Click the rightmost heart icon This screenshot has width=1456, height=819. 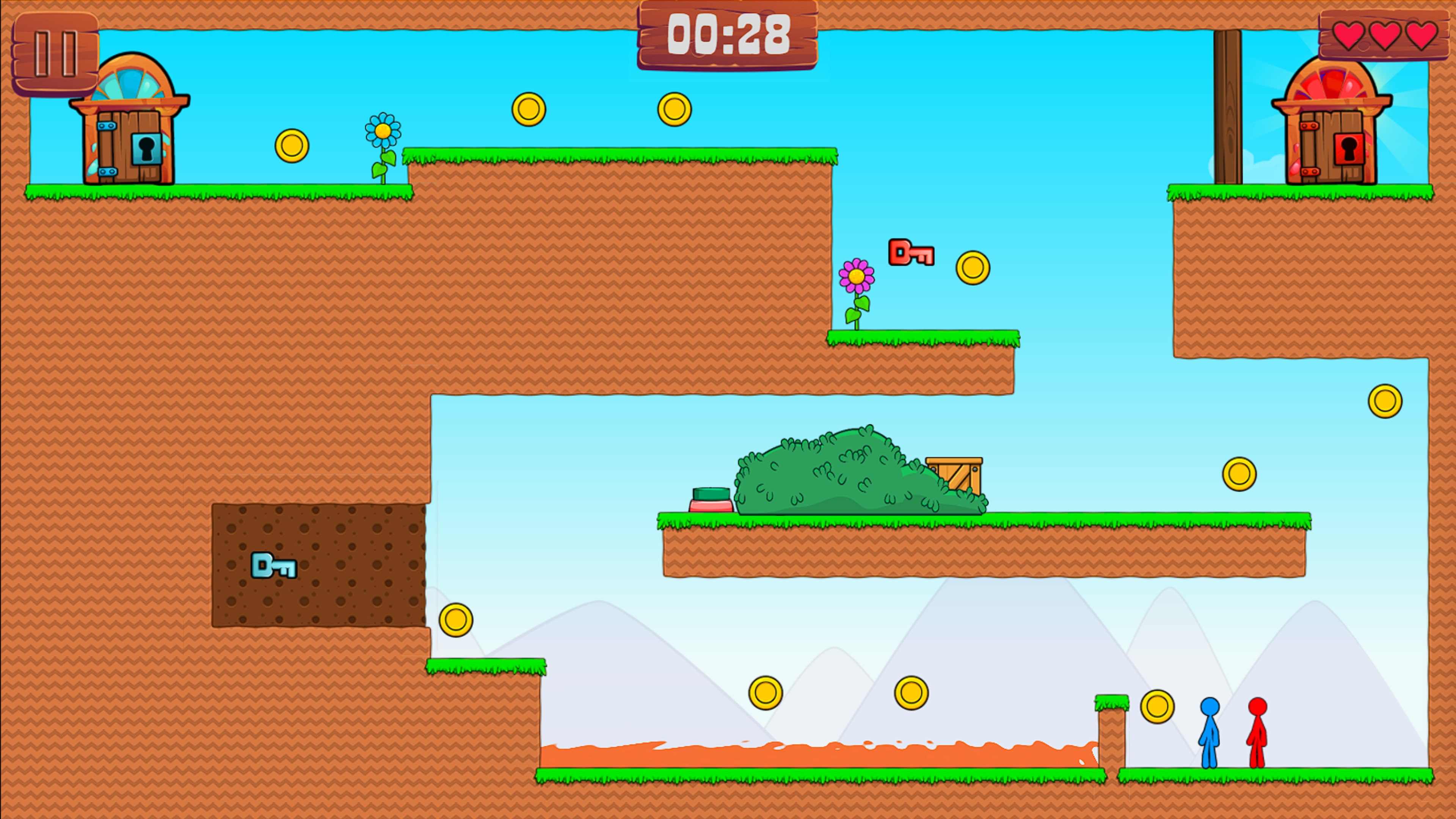tap(1423, 36)
